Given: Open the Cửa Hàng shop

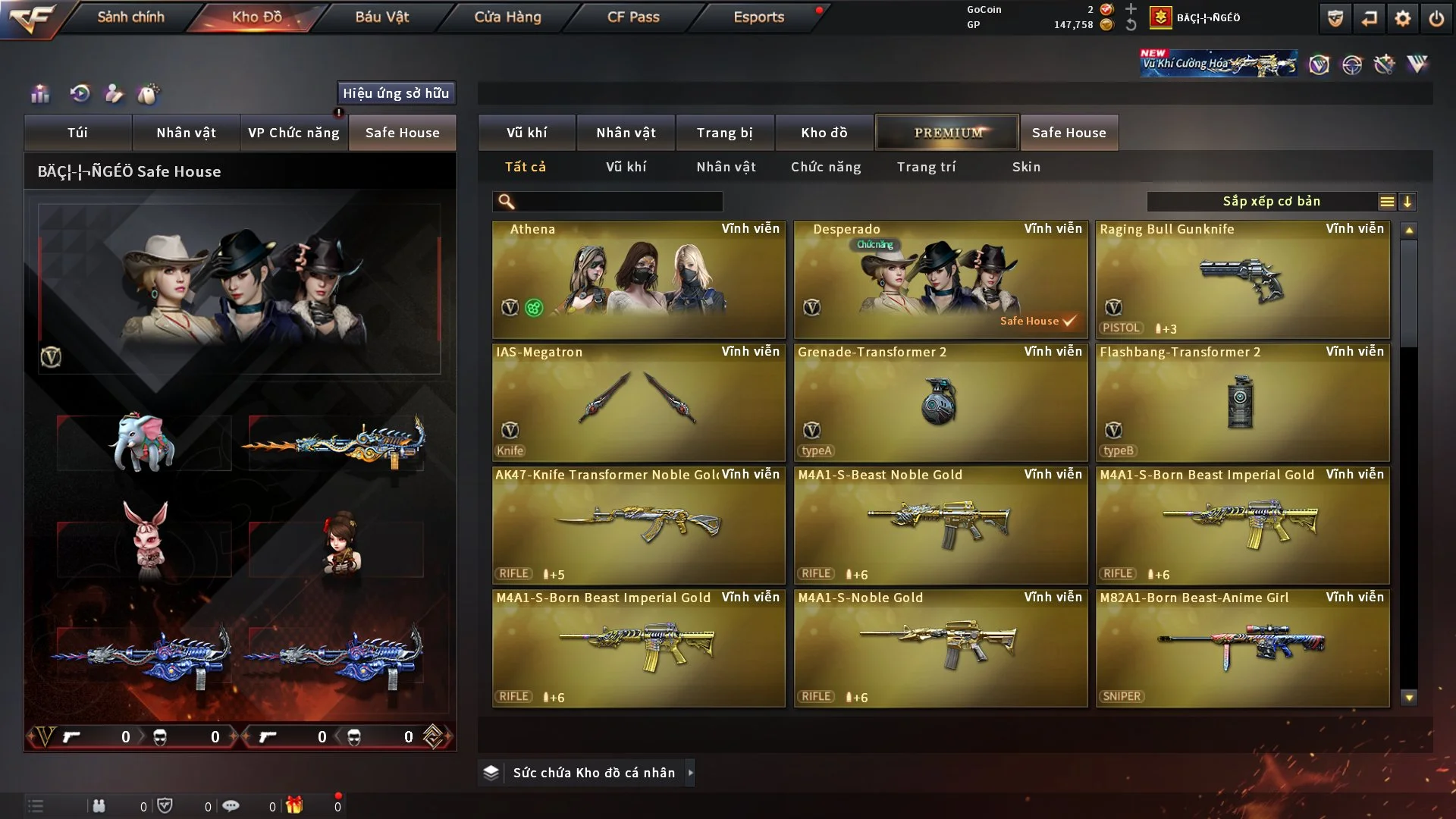Looking at the screenshot, I should (507, 17).
